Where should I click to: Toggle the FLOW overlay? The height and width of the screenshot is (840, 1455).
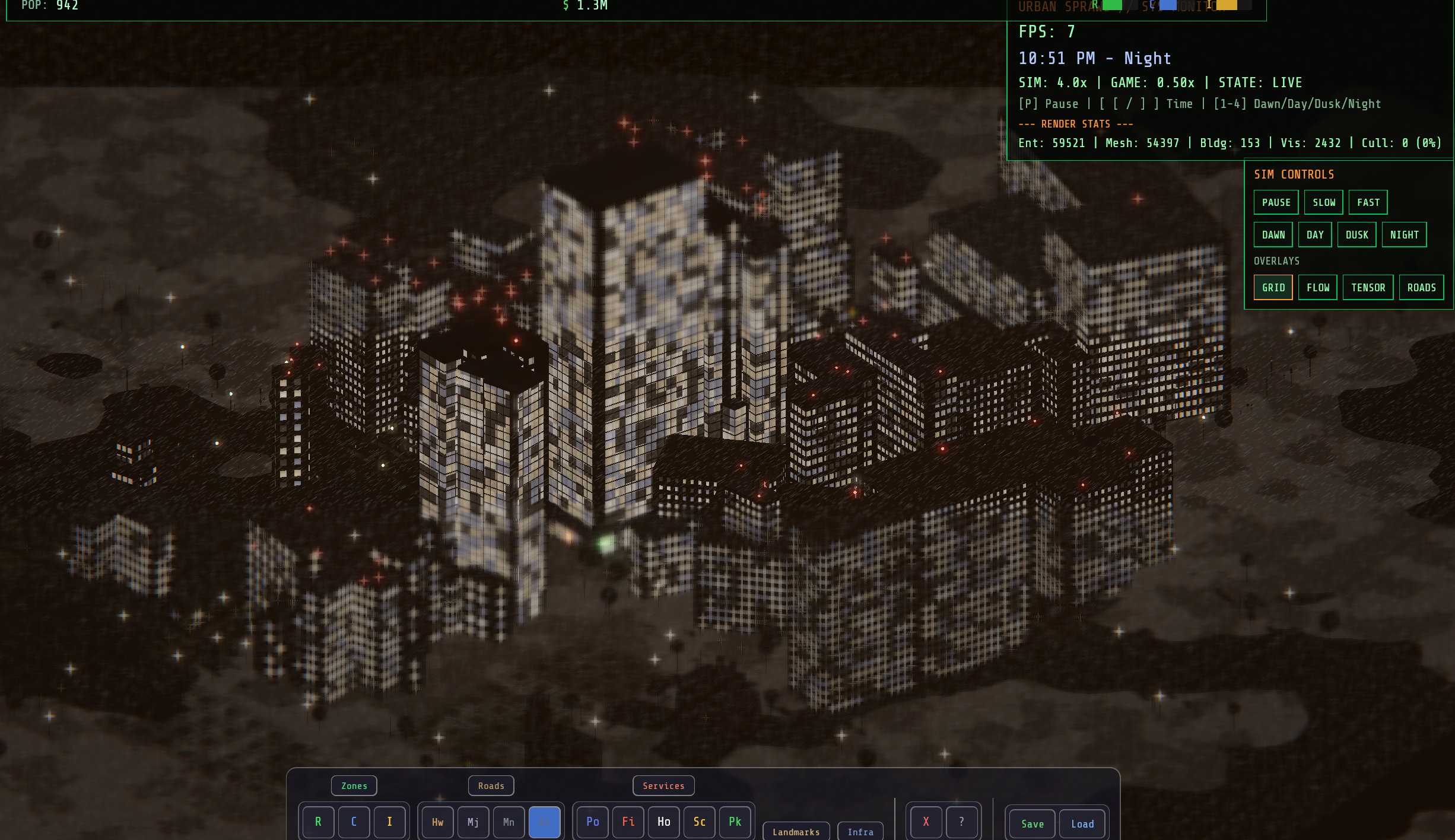[1317, 287]
